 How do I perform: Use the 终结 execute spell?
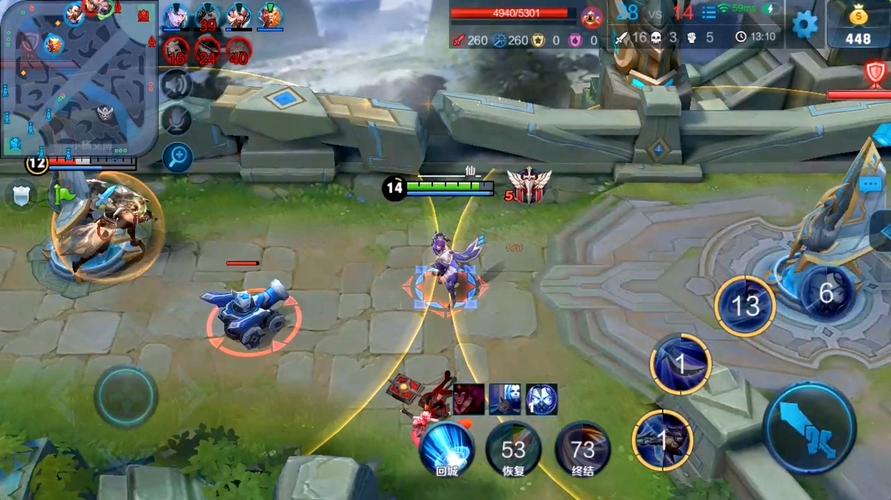[x=582, y=449]
